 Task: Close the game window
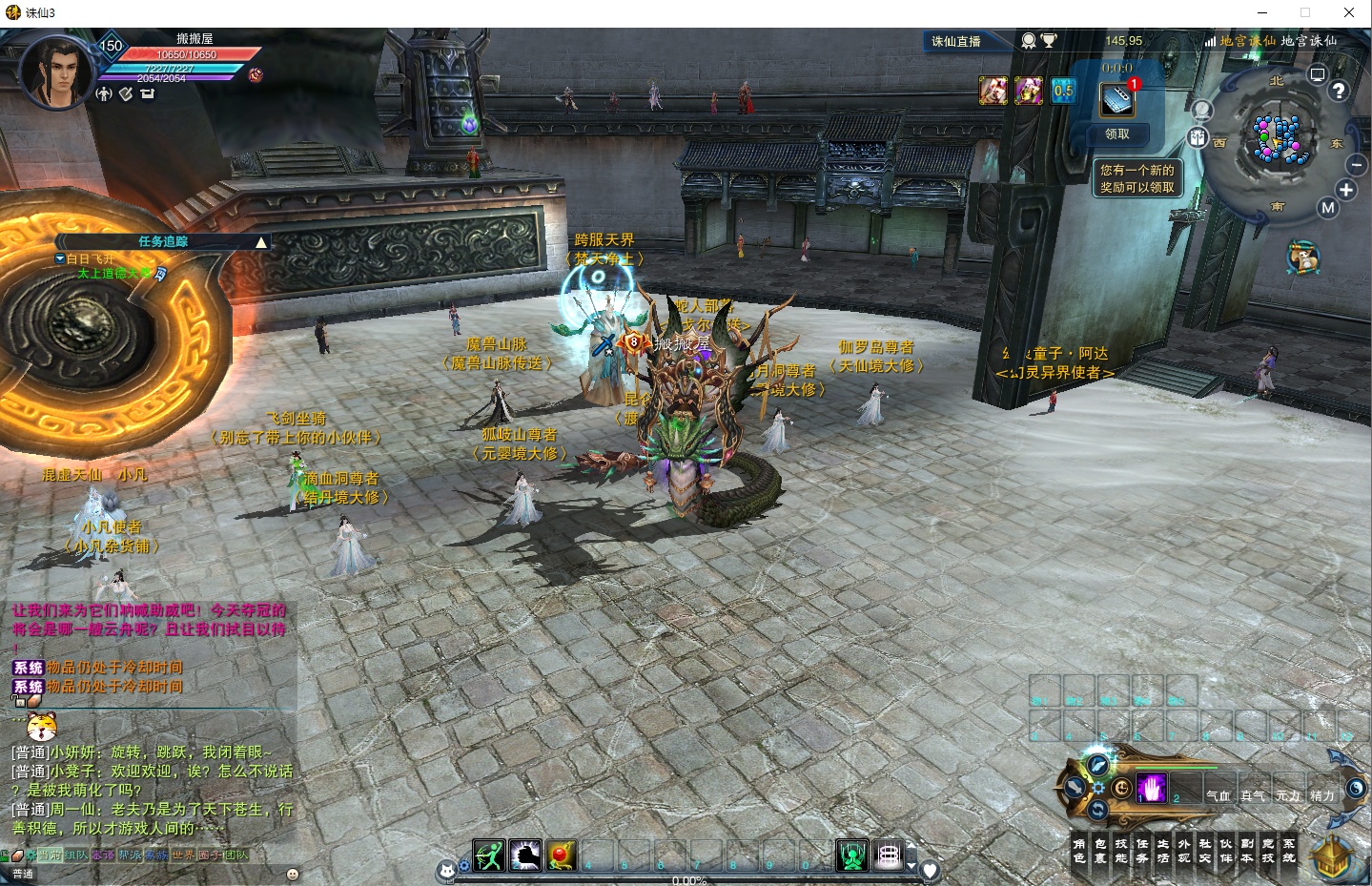click(x=1349, y=12)
